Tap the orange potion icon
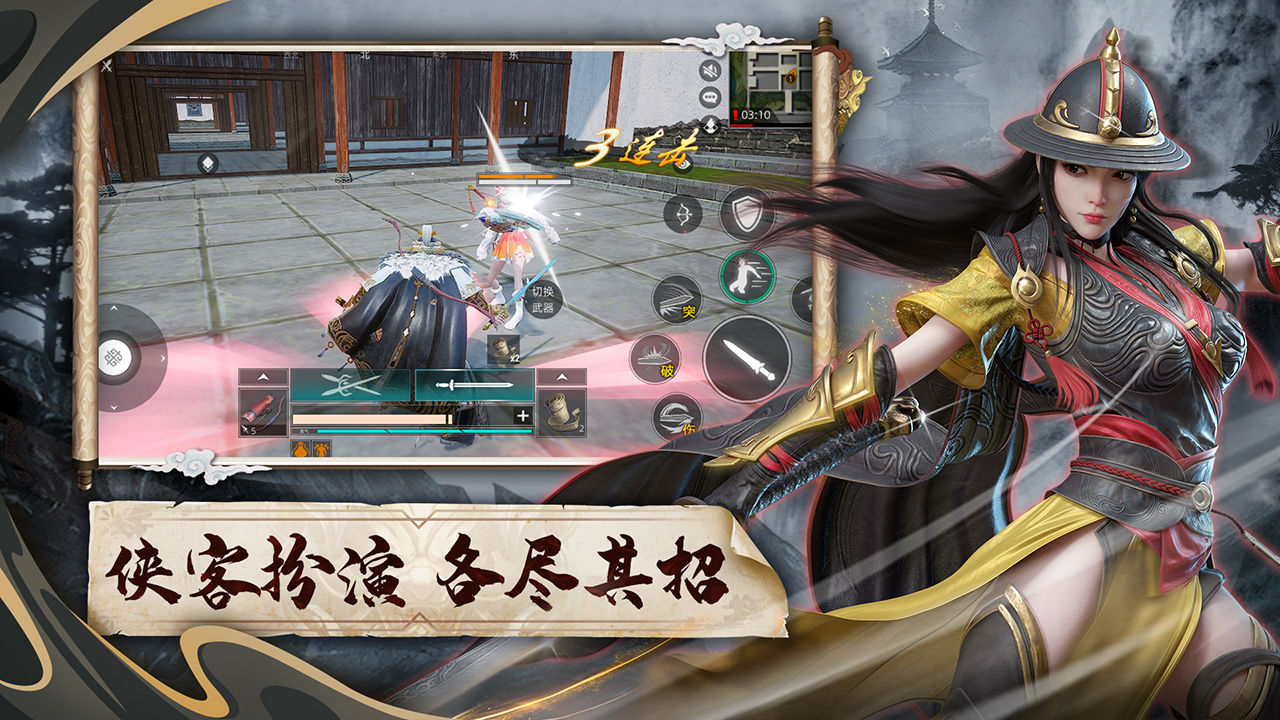The height and width of the screenshot is (720, 1280). 300,450
